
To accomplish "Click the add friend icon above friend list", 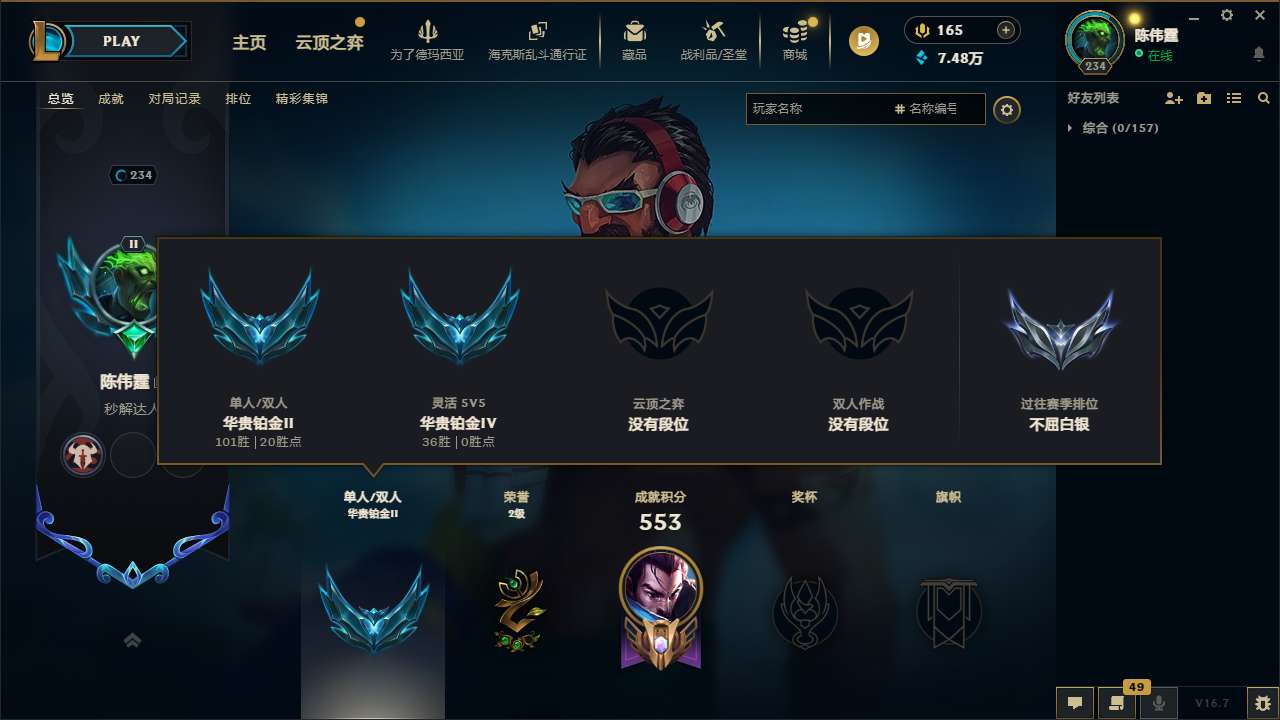I will coord(1171,98).
